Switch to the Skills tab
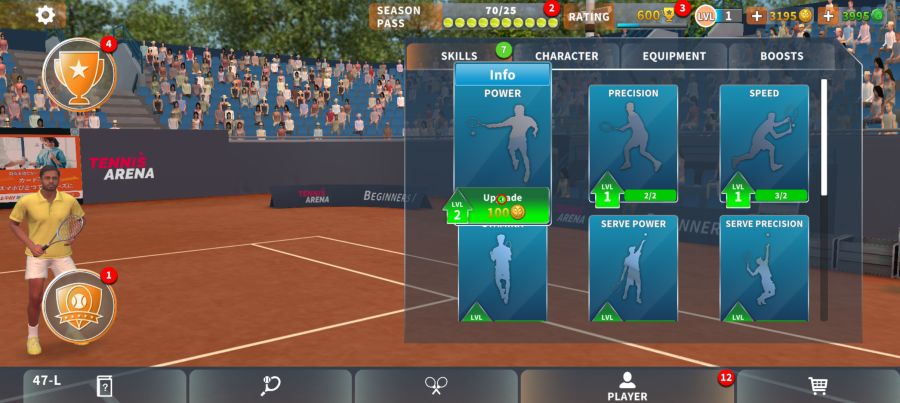This screenshot has height=403, width=900. tap(459, 56)
